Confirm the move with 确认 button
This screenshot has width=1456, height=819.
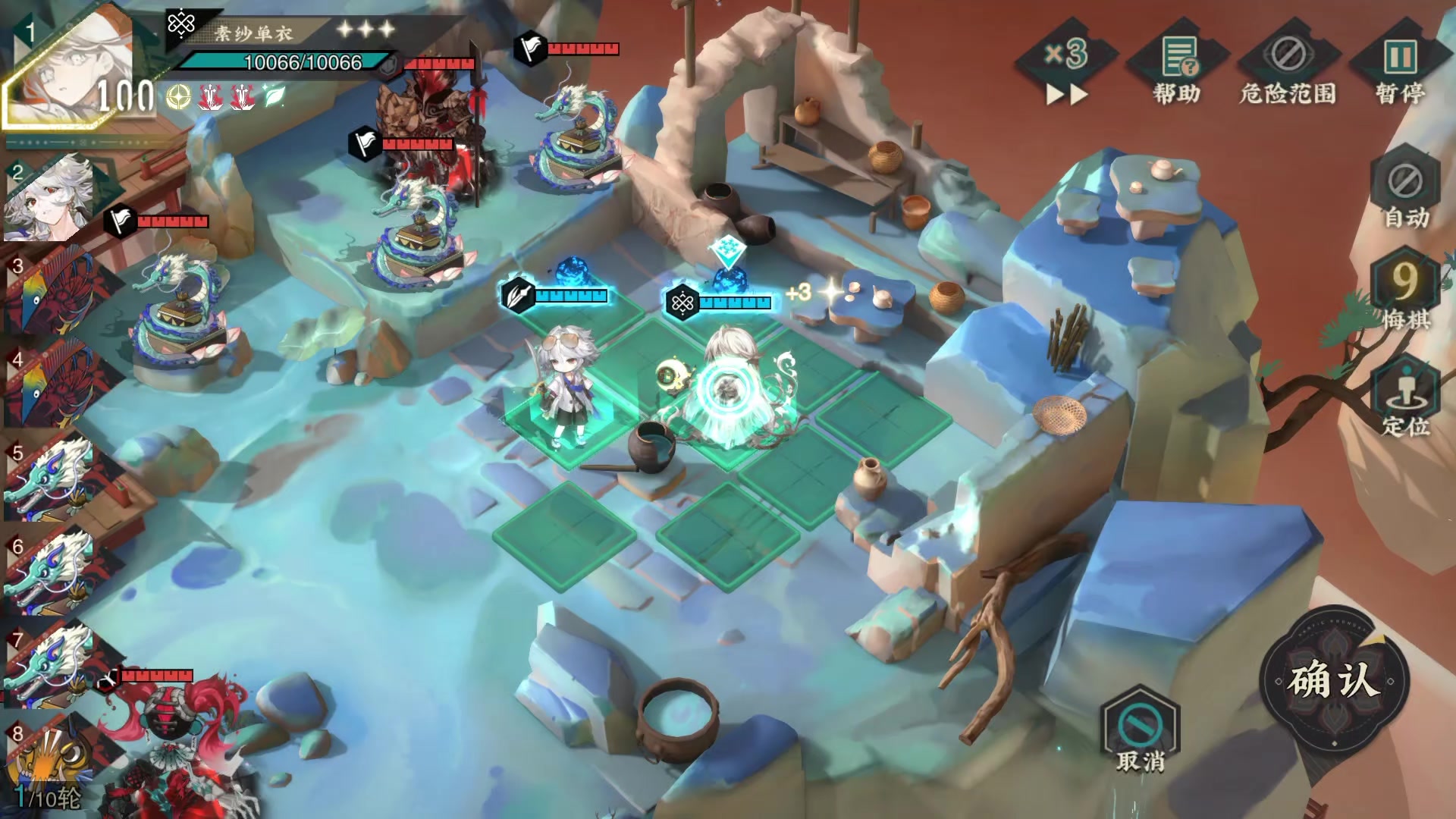point(1334,679)
